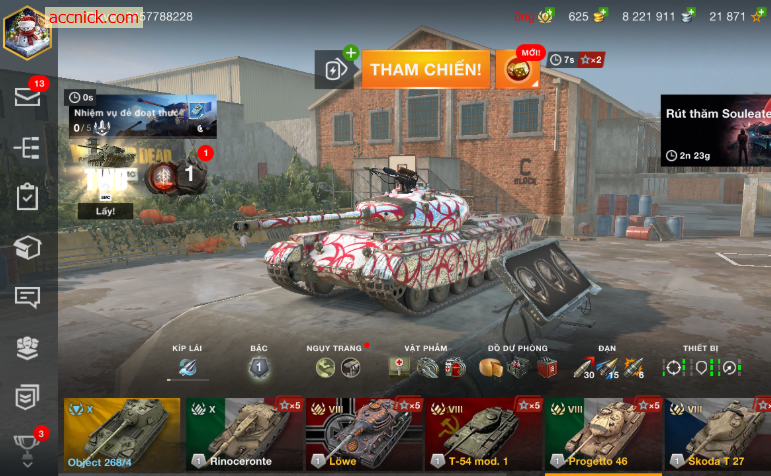Open the chat sidebar icon

point(27,297)
